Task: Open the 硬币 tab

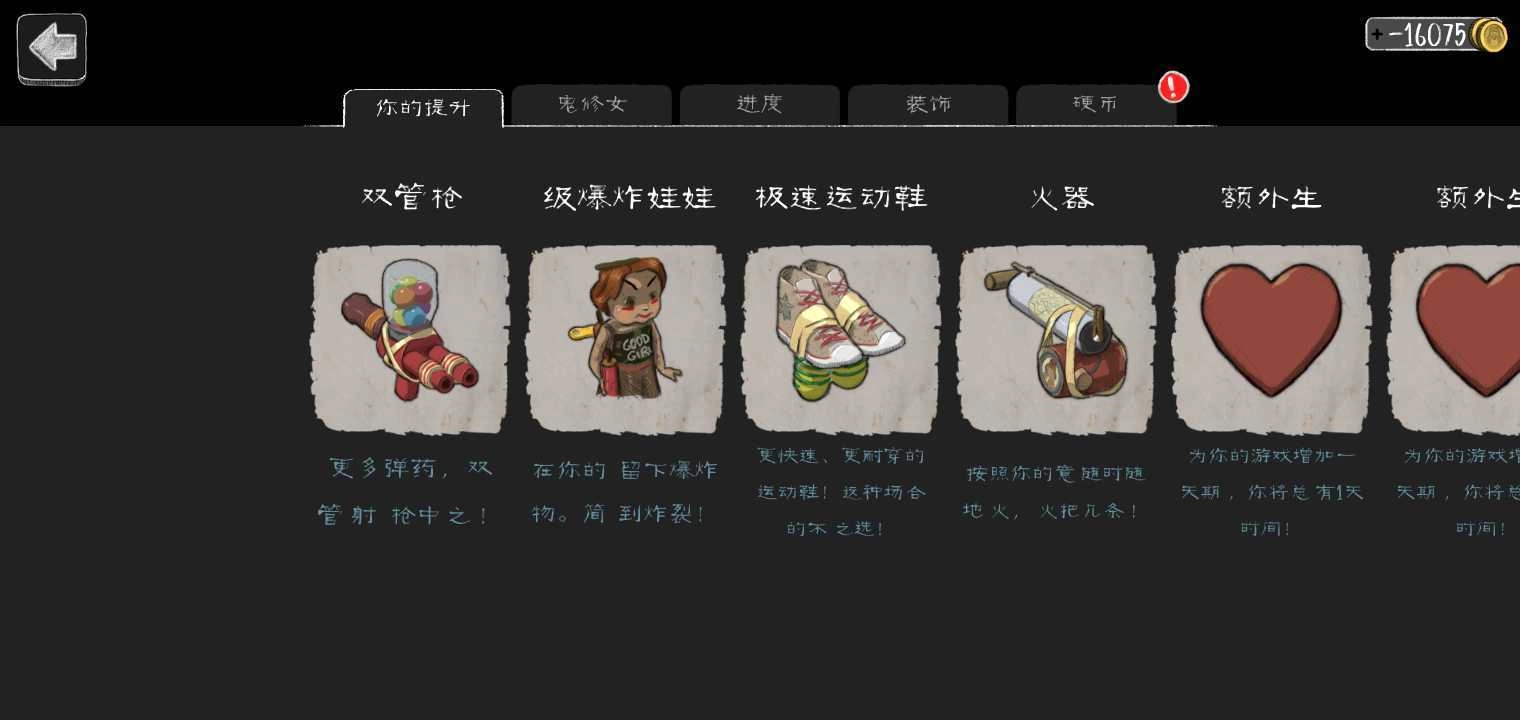Action: (x=1095, y=104)
